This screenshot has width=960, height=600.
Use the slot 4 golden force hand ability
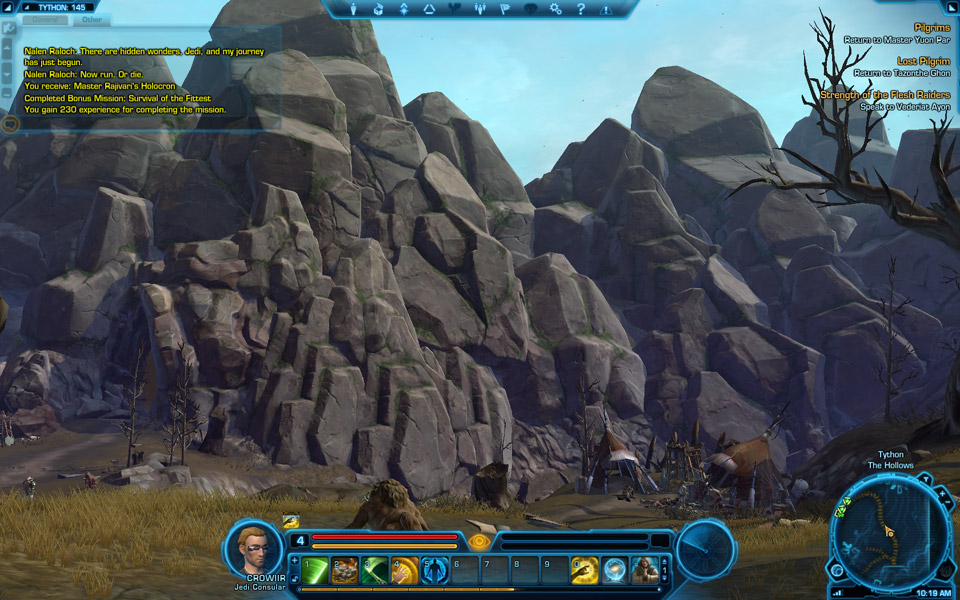pyautogui.click(x=405, y=570)
